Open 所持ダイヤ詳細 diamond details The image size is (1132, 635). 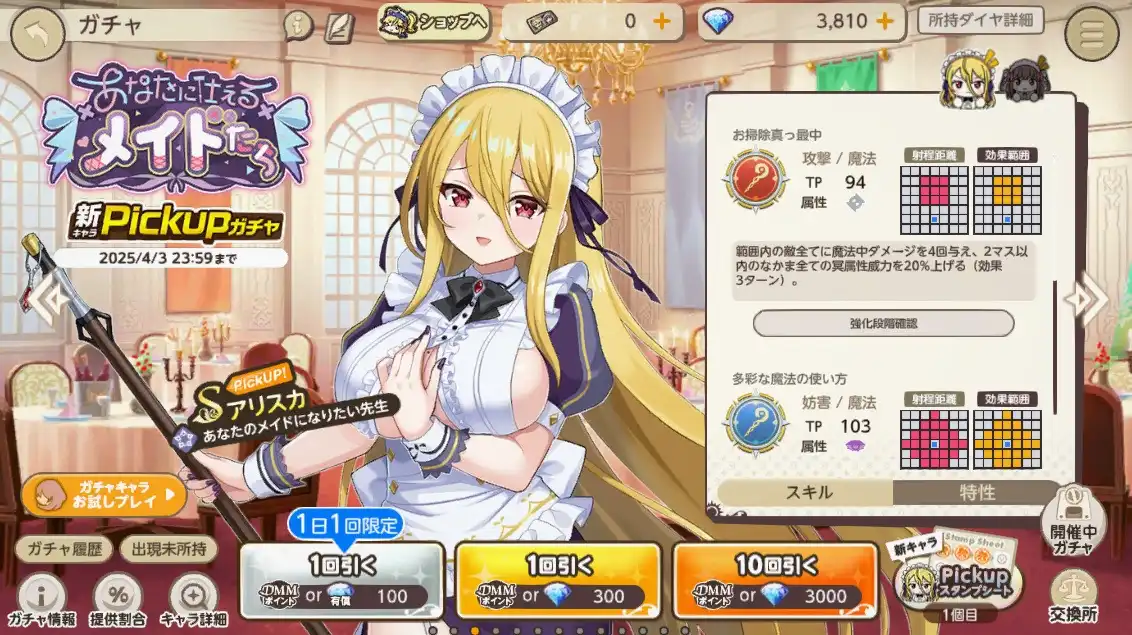tap(980, 21)
